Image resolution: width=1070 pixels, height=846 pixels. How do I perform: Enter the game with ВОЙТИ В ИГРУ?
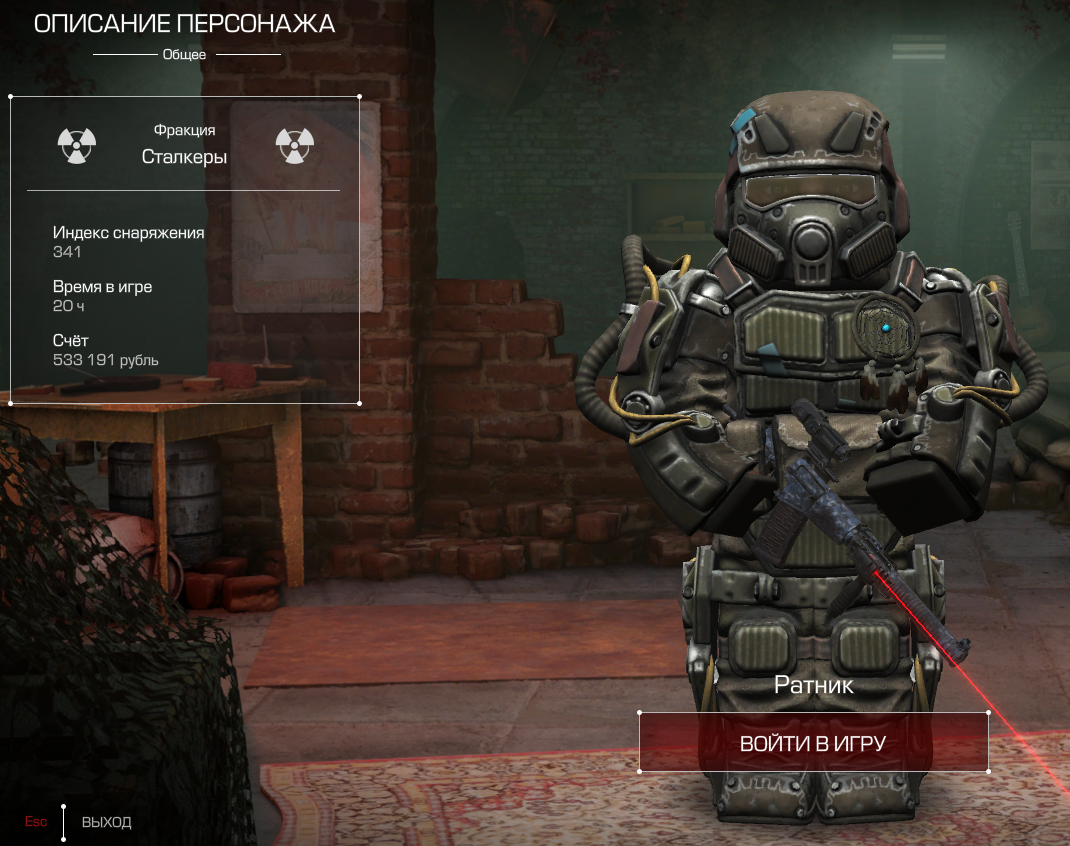813,743
